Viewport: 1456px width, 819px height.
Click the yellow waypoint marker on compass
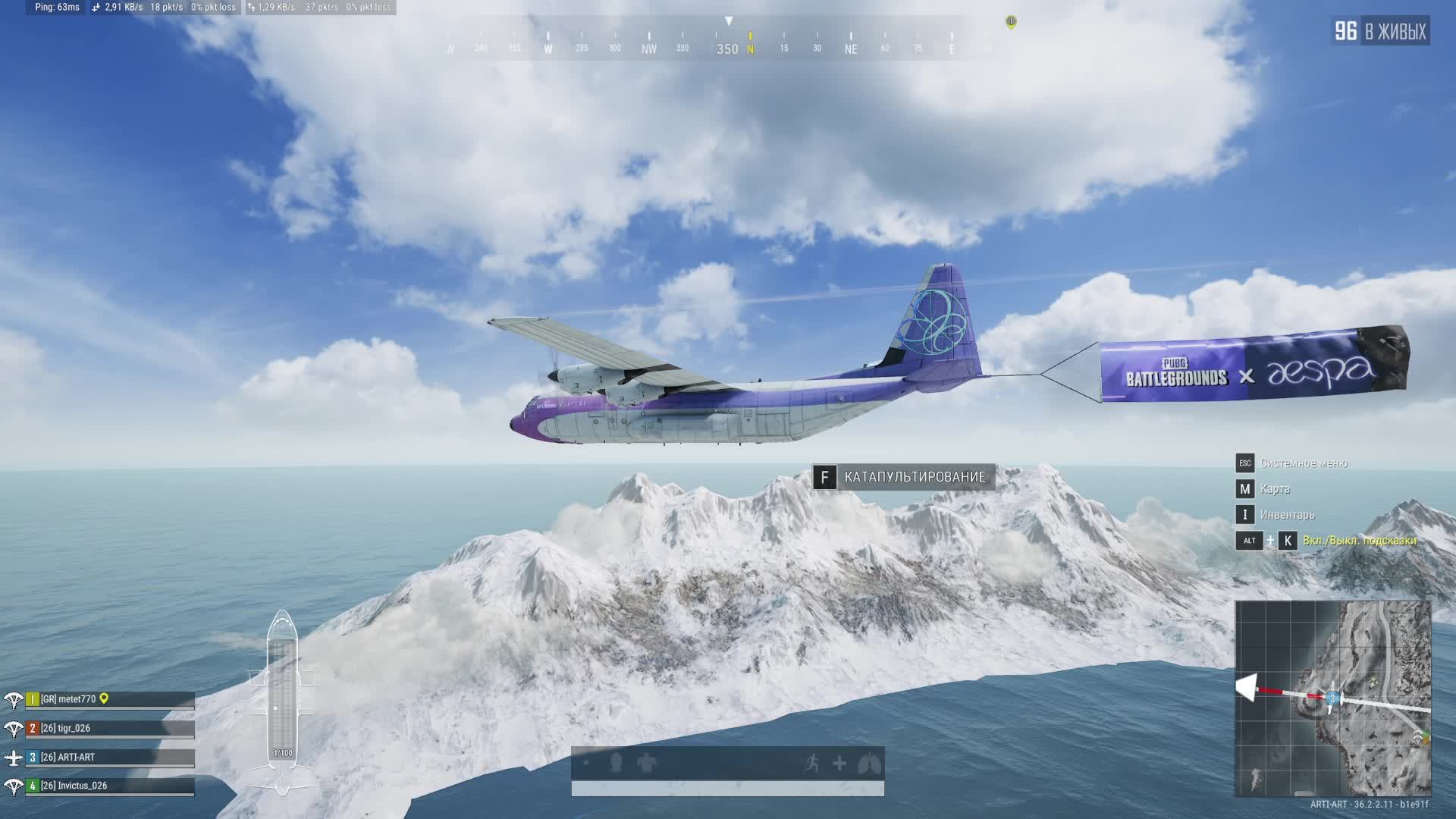point(1011,22)
